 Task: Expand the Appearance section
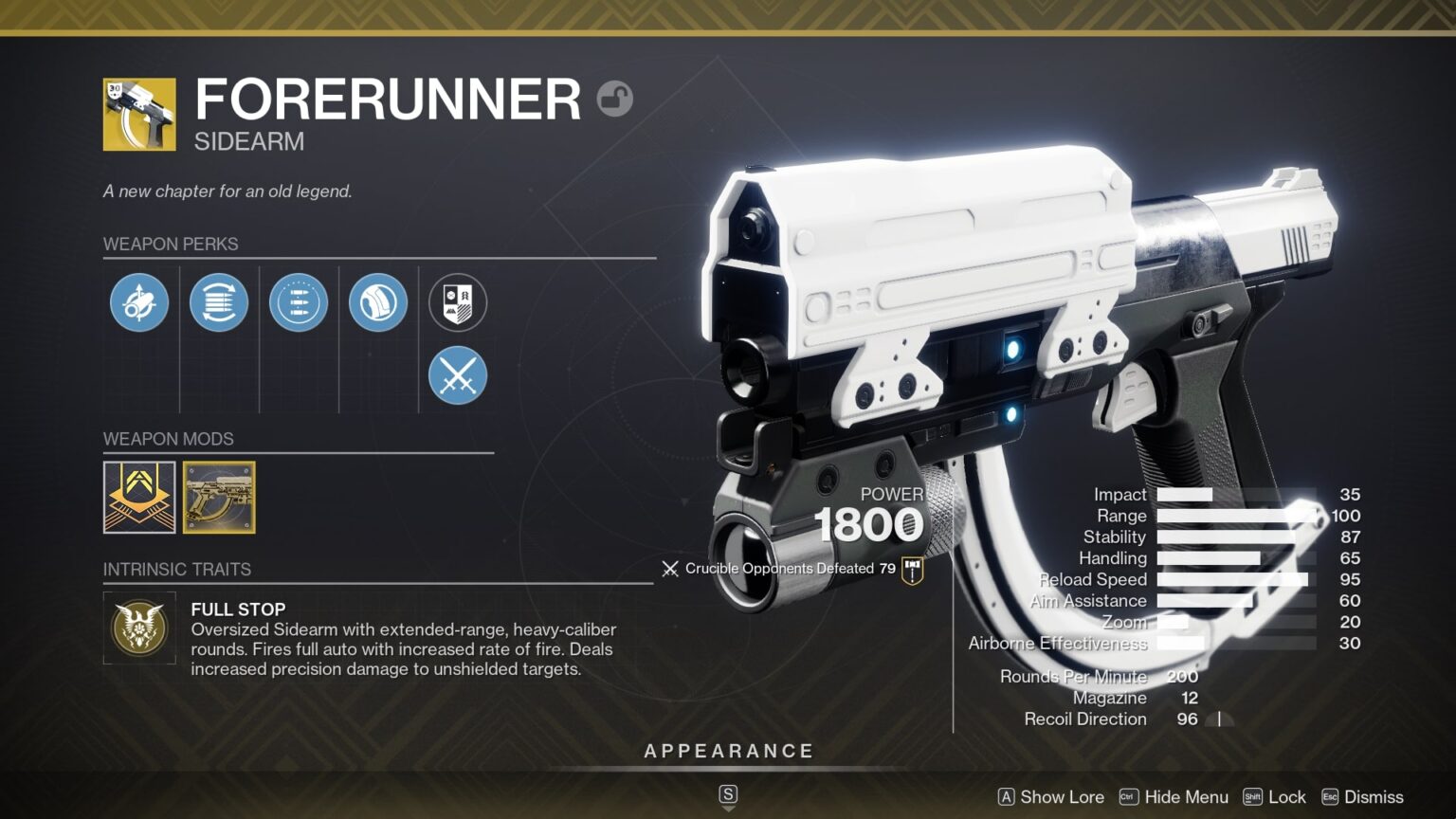[x=729, y=750]
